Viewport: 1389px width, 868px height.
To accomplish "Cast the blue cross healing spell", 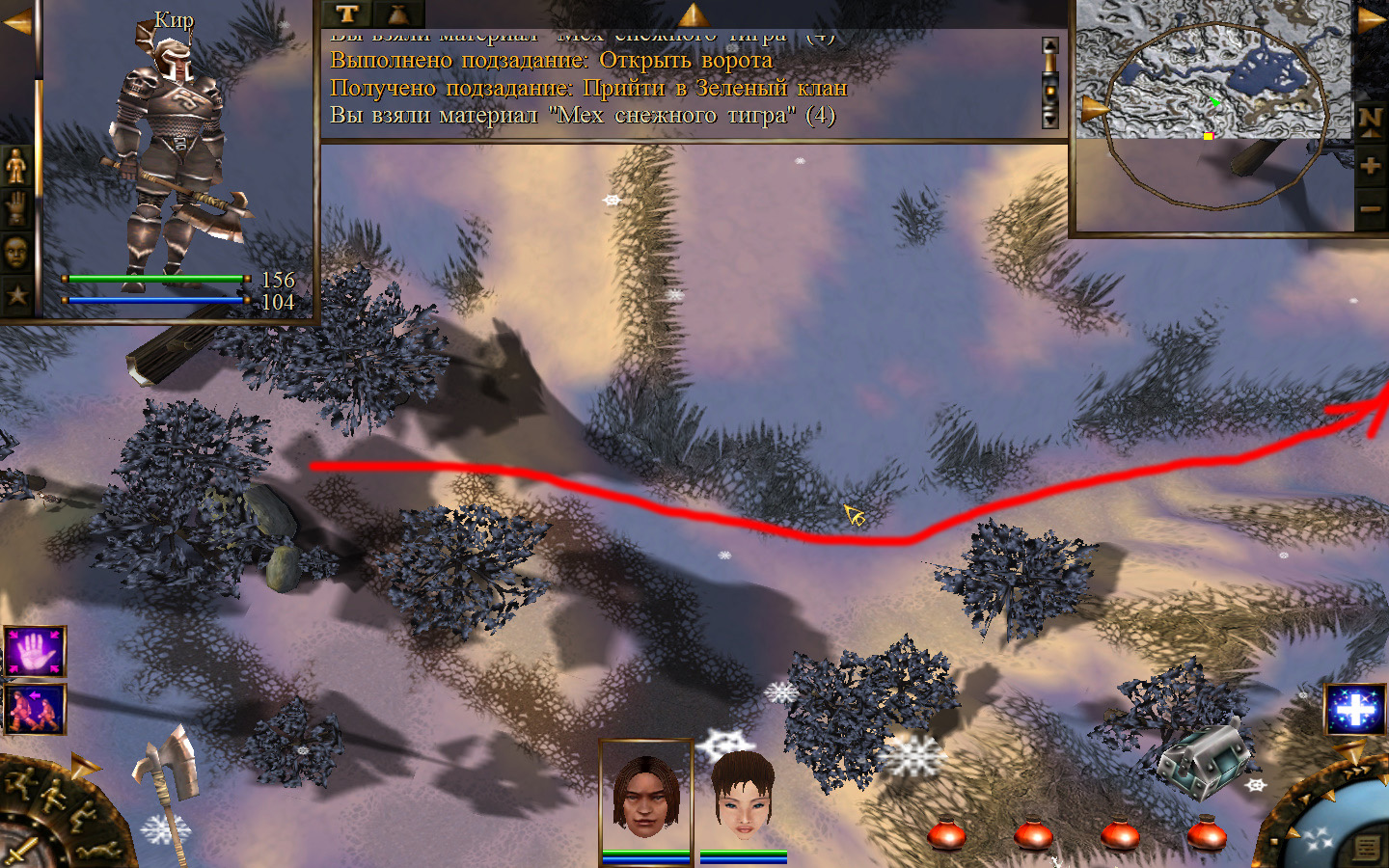I will (x=1354, y=711).
